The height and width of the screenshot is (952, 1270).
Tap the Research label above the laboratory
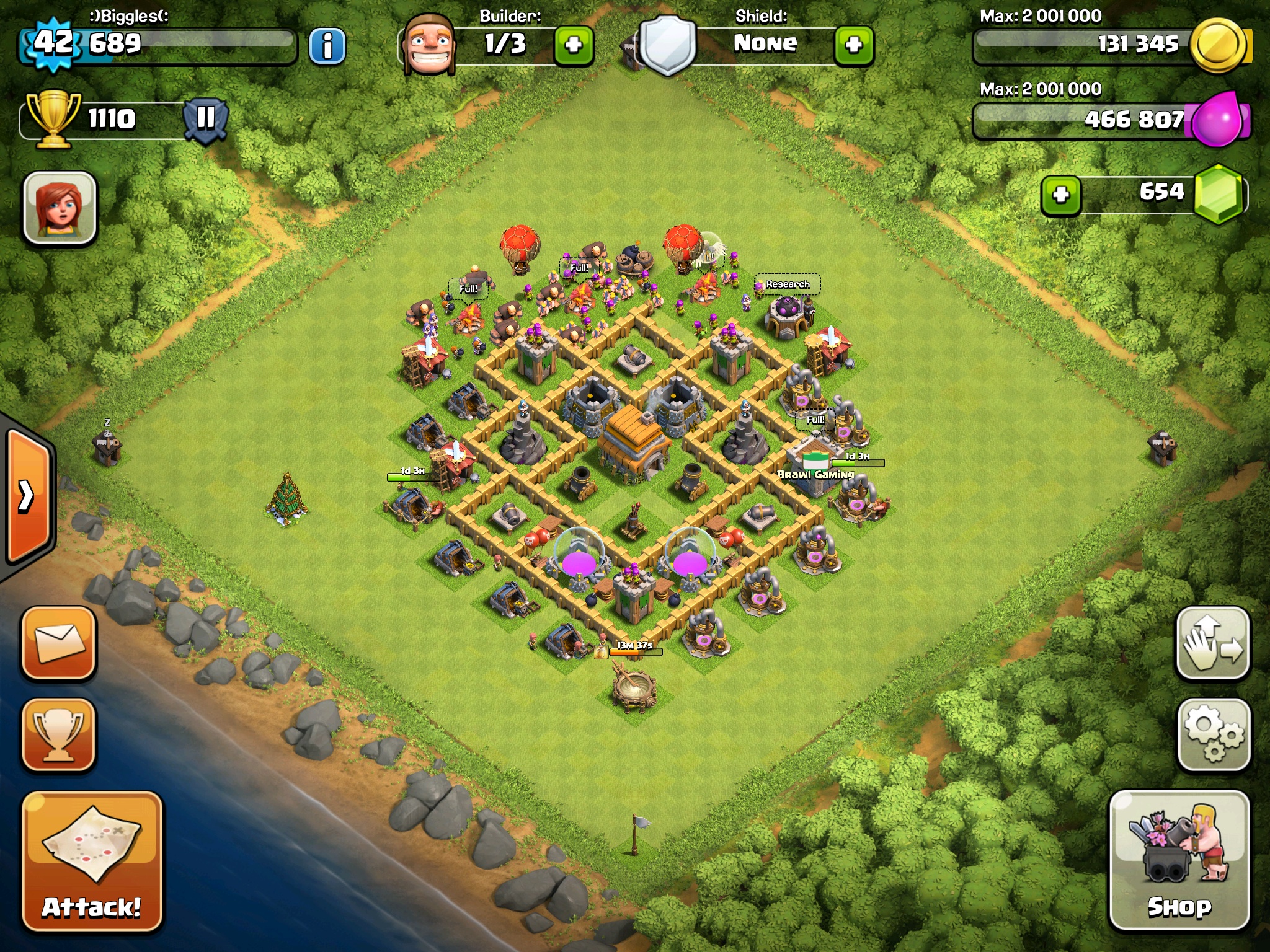point(788,284)
